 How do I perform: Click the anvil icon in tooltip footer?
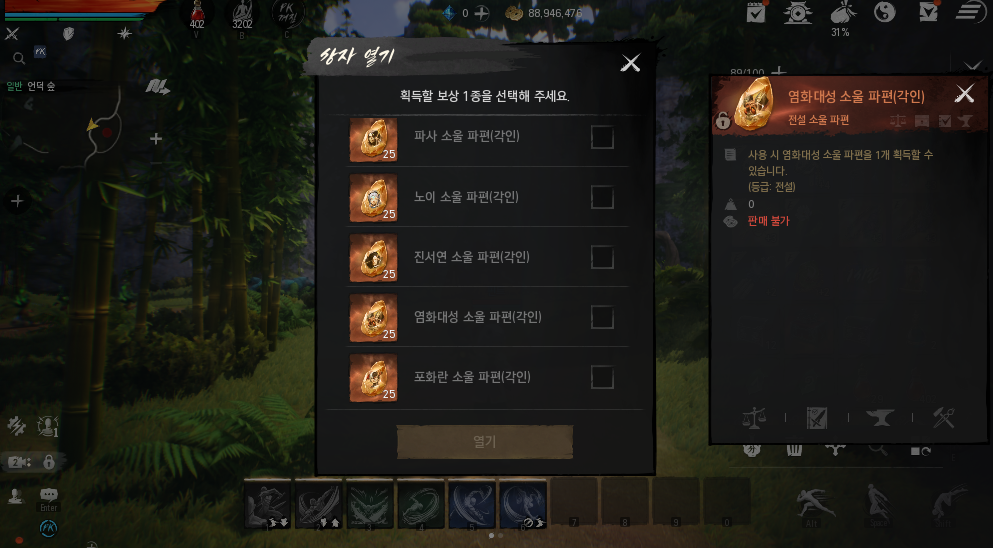(x=882, y=418)
